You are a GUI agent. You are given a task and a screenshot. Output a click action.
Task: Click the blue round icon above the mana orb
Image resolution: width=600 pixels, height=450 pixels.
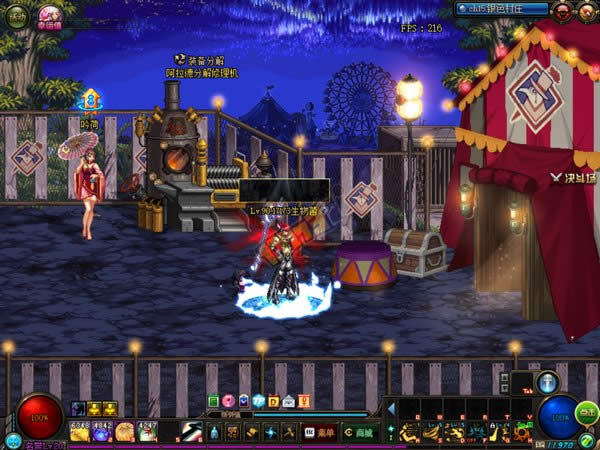coord(547,382)
